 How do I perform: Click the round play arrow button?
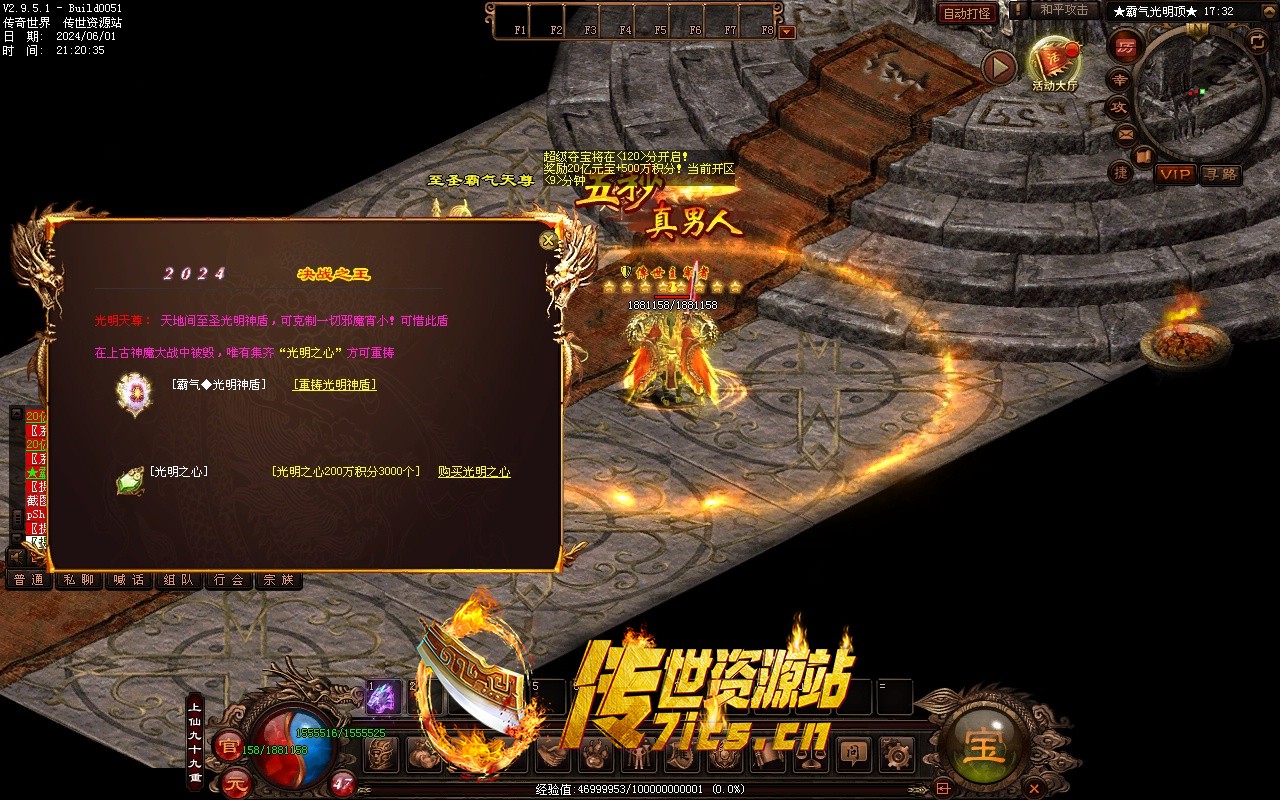click(998, 67)
